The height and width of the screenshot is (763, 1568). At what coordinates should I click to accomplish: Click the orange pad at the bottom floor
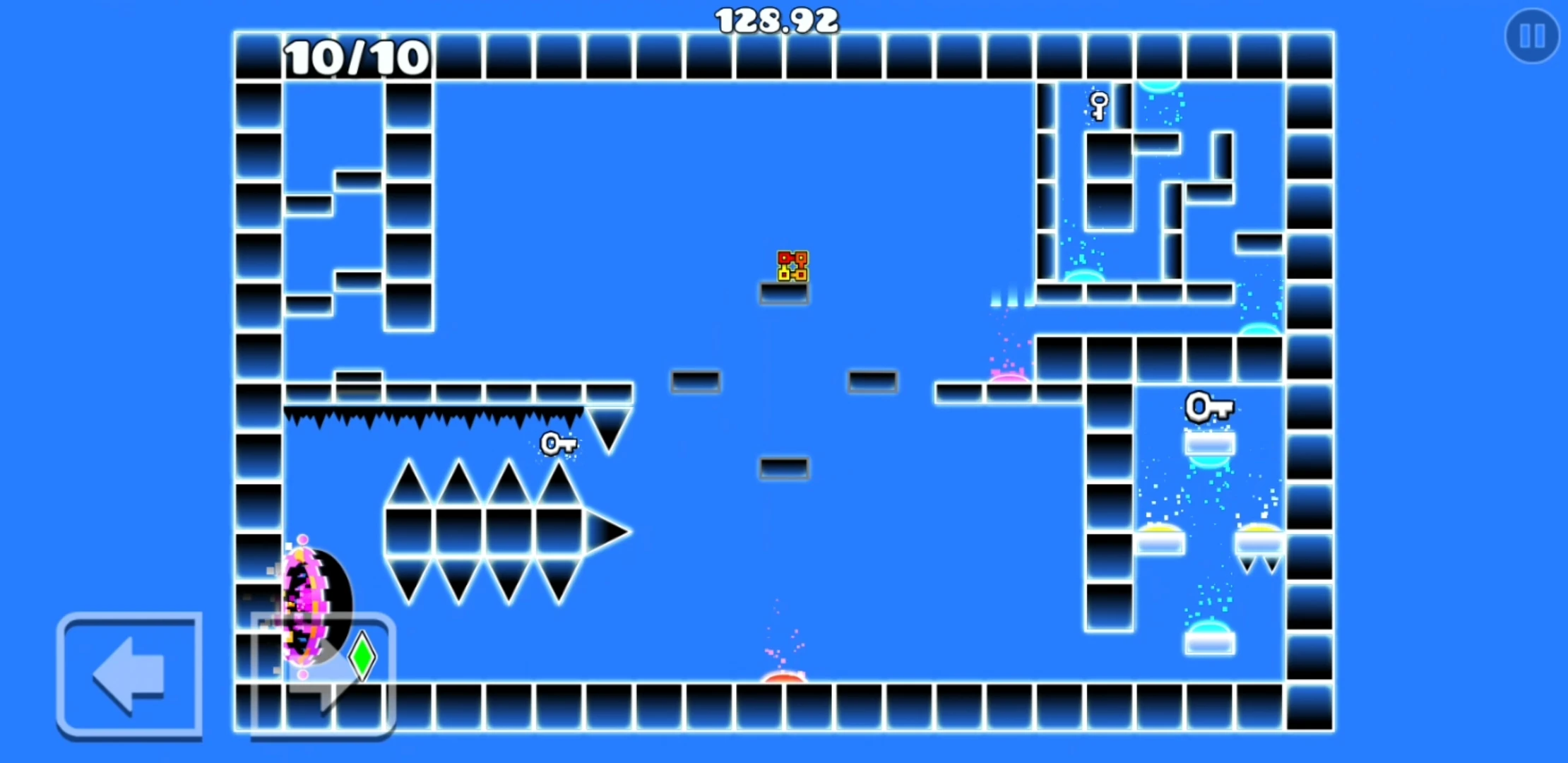(x=784, y=680)
